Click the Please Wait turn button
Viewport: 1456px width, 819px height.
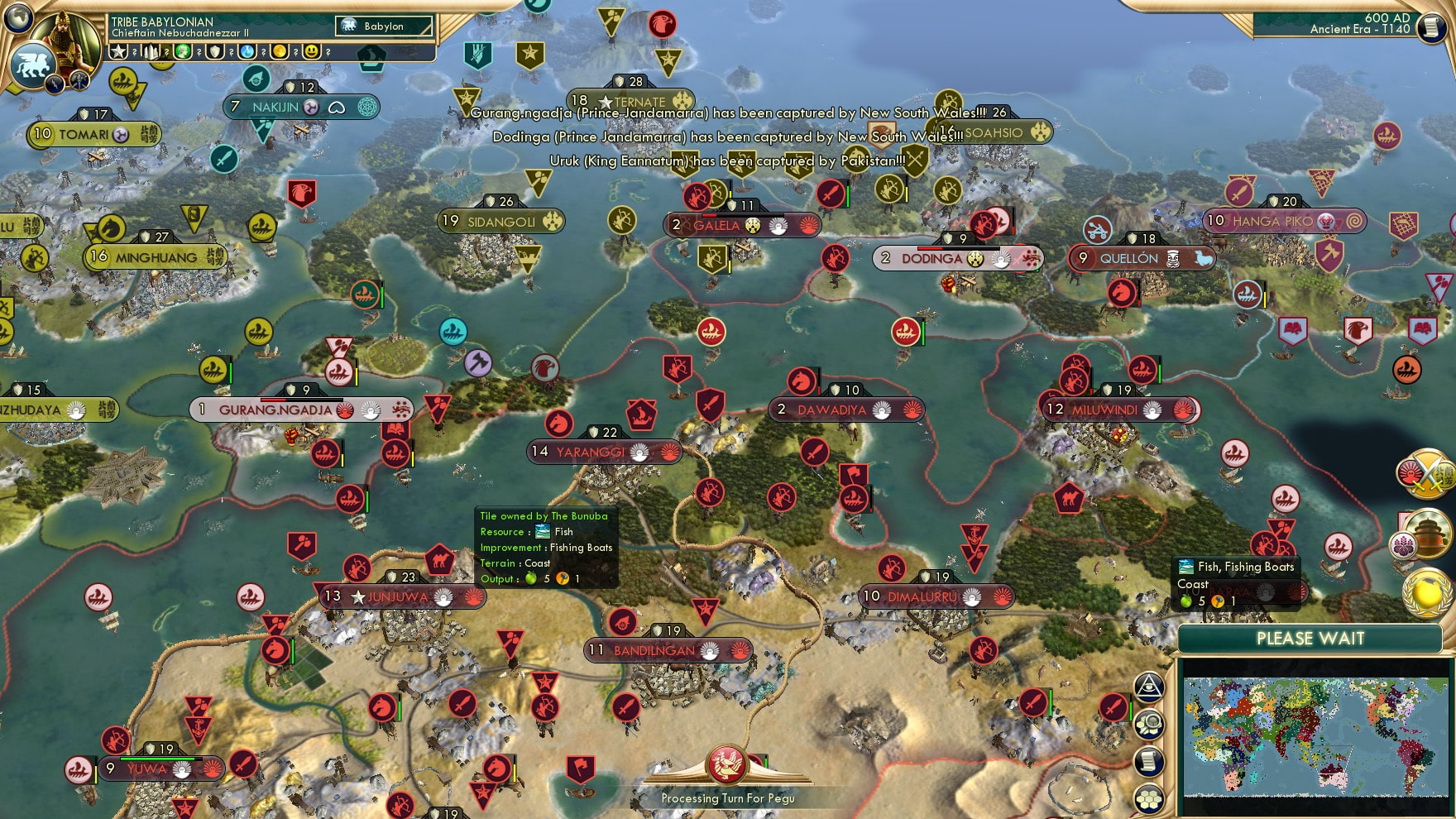click(x=1310, y=639)
